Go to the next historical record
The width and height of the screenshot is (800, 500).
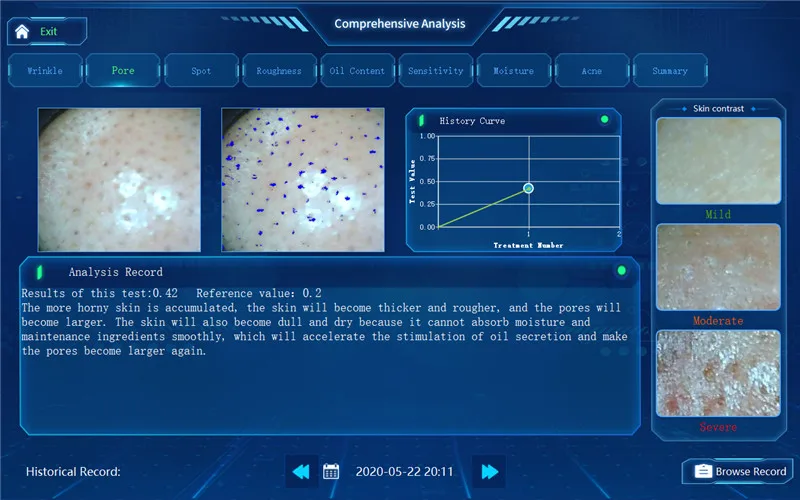point(488,471)
